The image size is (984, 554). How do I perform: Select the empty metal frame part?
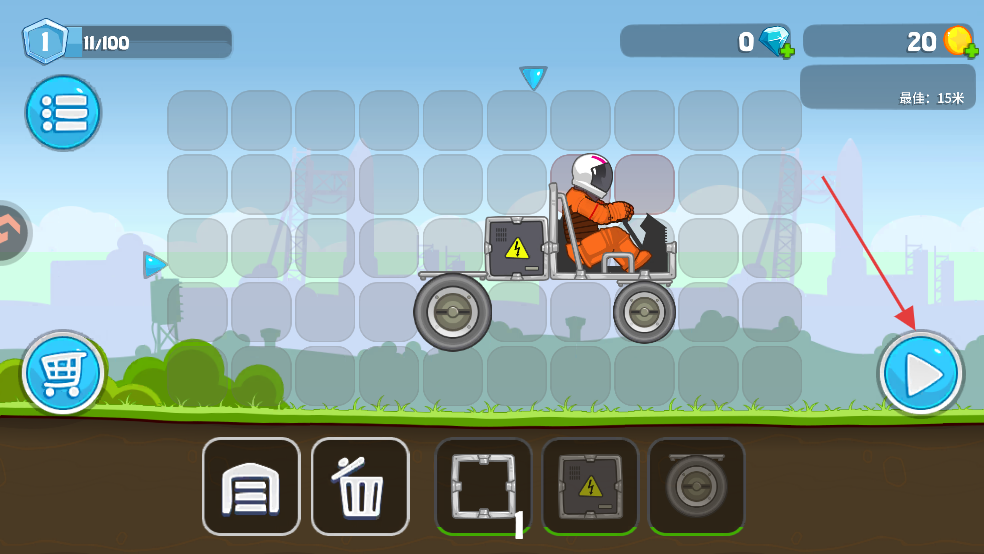483,486
